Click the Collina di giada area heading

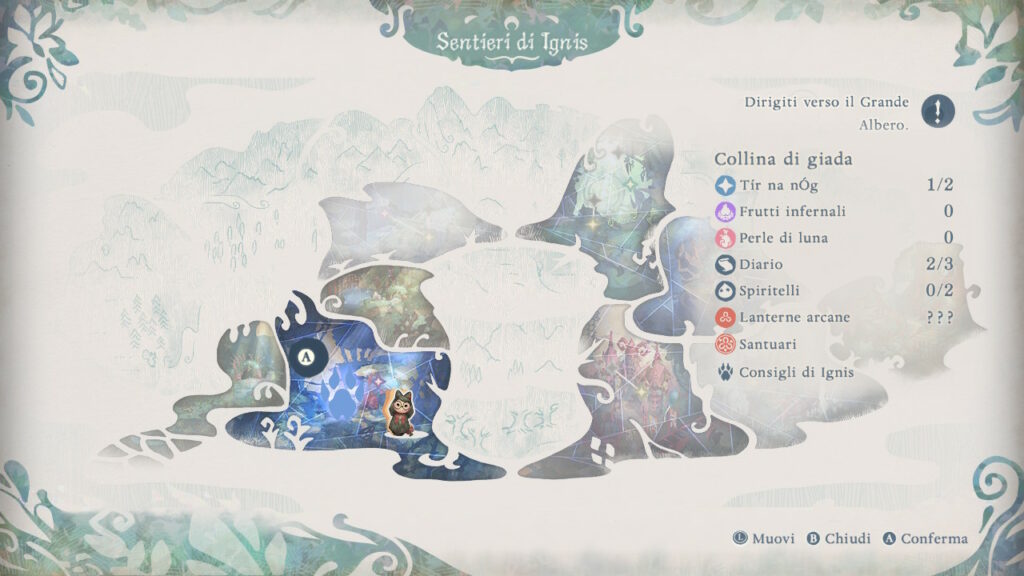(x=783, y=159)
